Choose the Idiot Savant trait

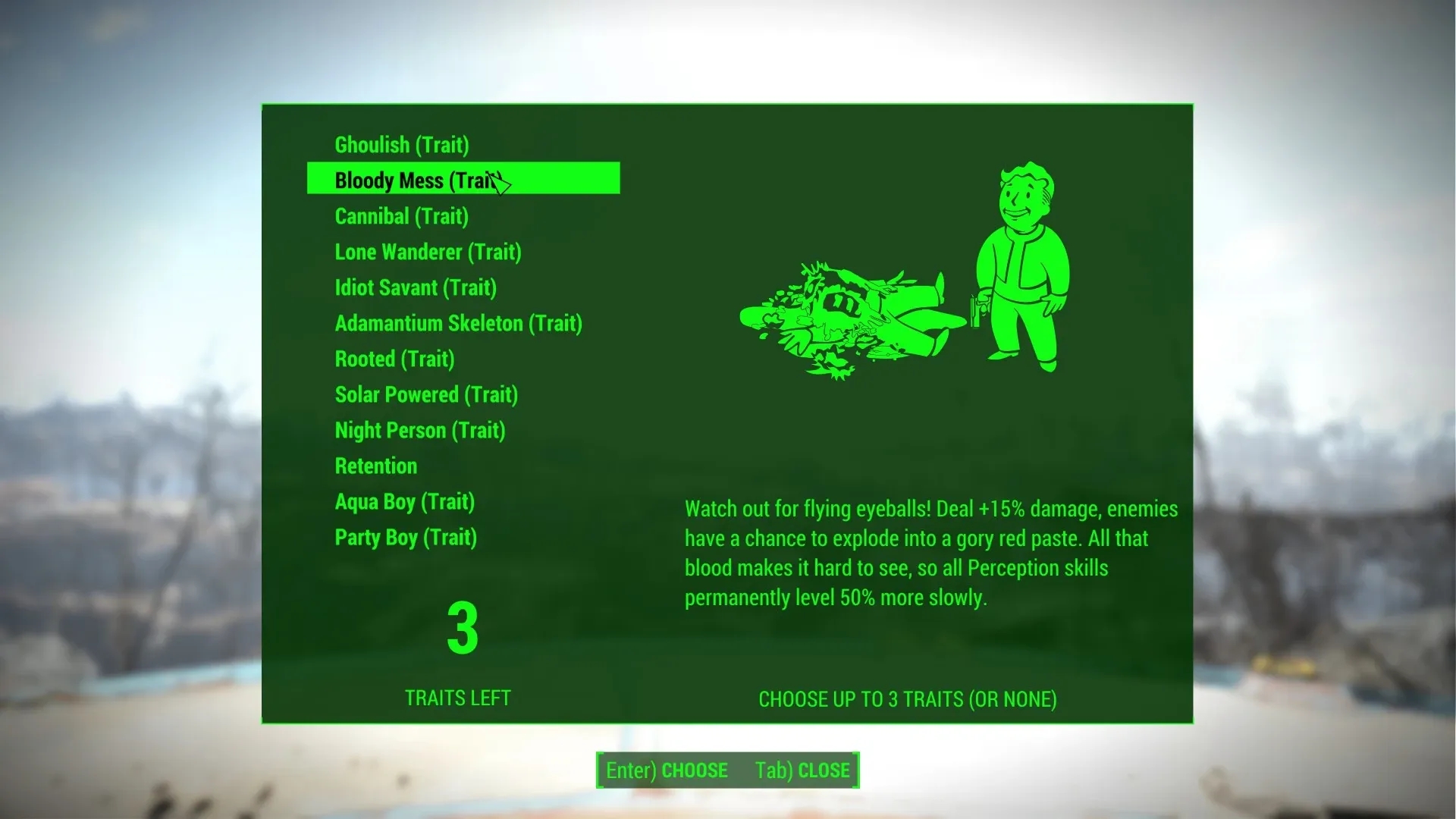pos(416,288)
